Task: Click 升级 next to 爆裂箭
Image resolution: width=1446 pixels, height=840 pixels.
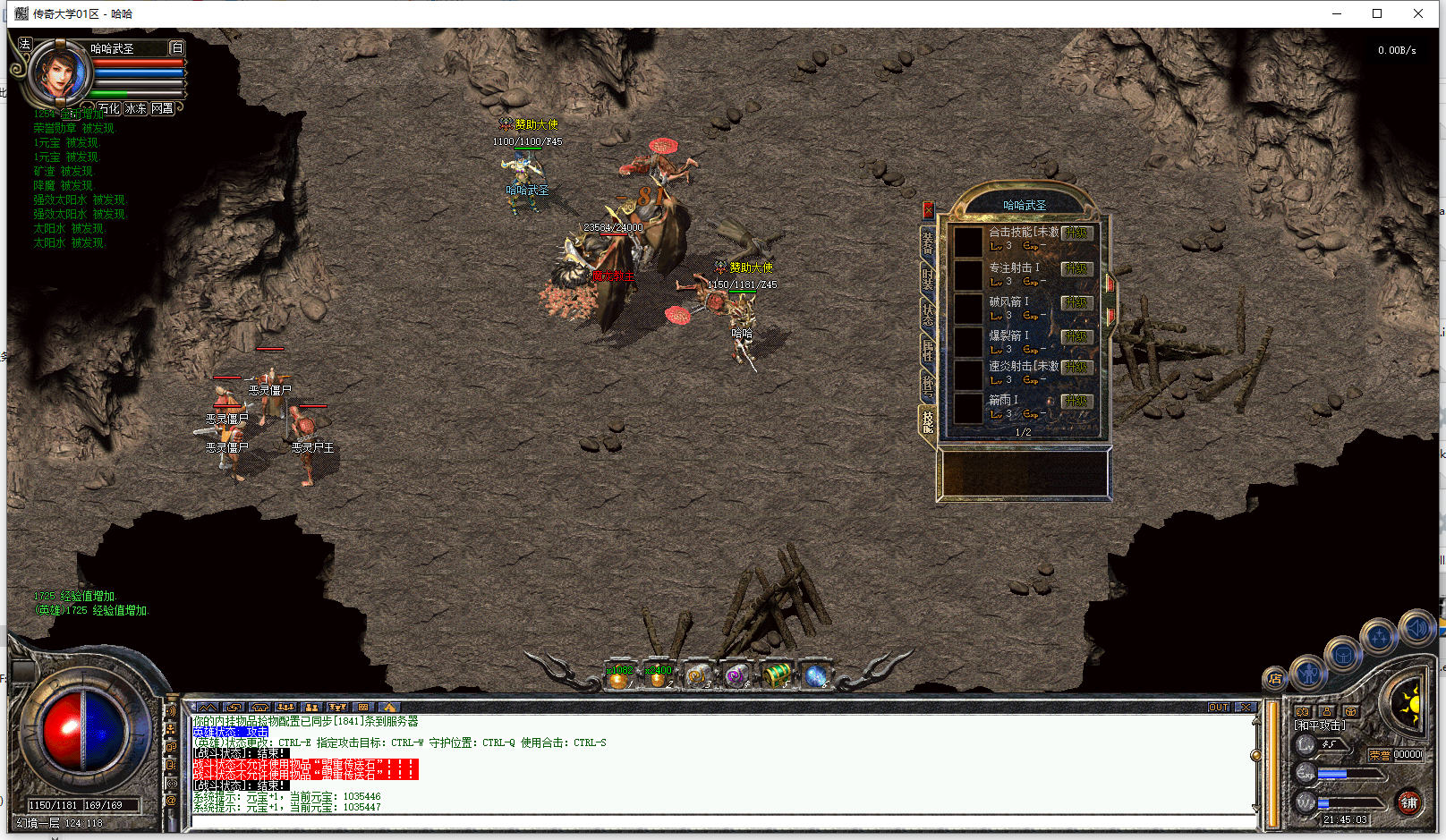Action: [x=1076, y=336]
